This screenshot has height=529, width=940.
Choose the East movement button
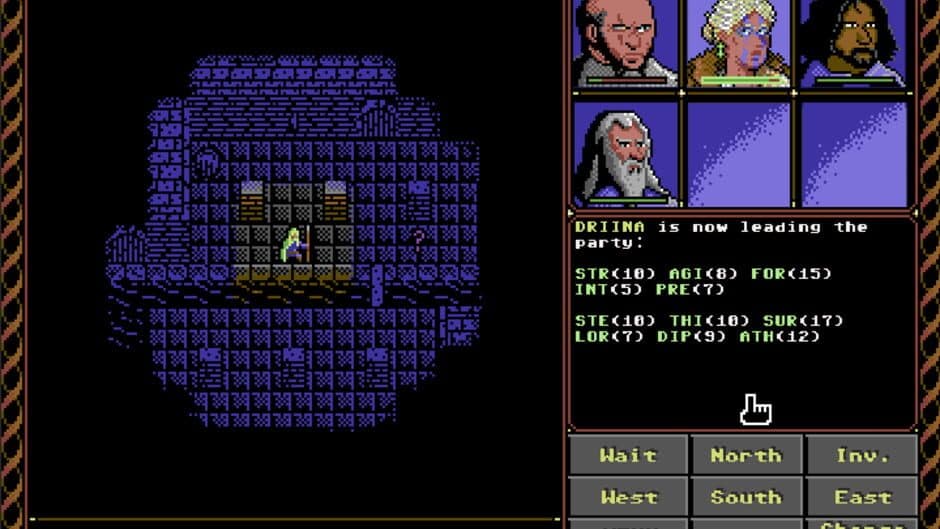[x=862, y=497]
